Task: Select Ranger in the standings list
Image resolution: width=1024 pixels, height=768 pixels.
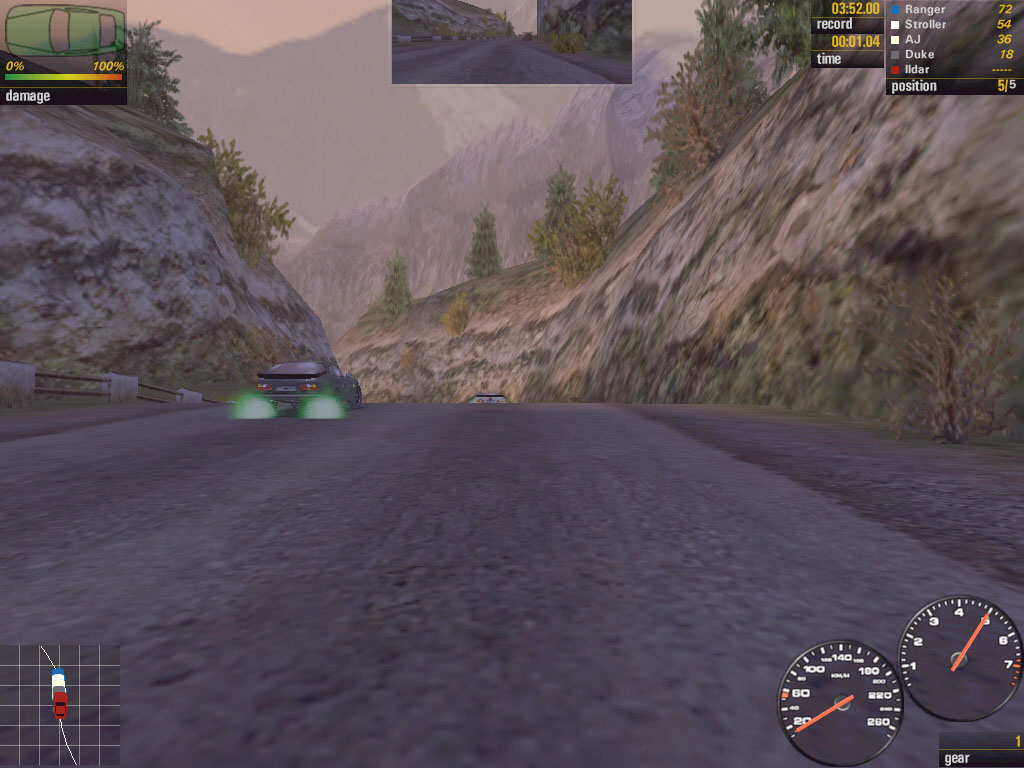Action: (953, 9)
